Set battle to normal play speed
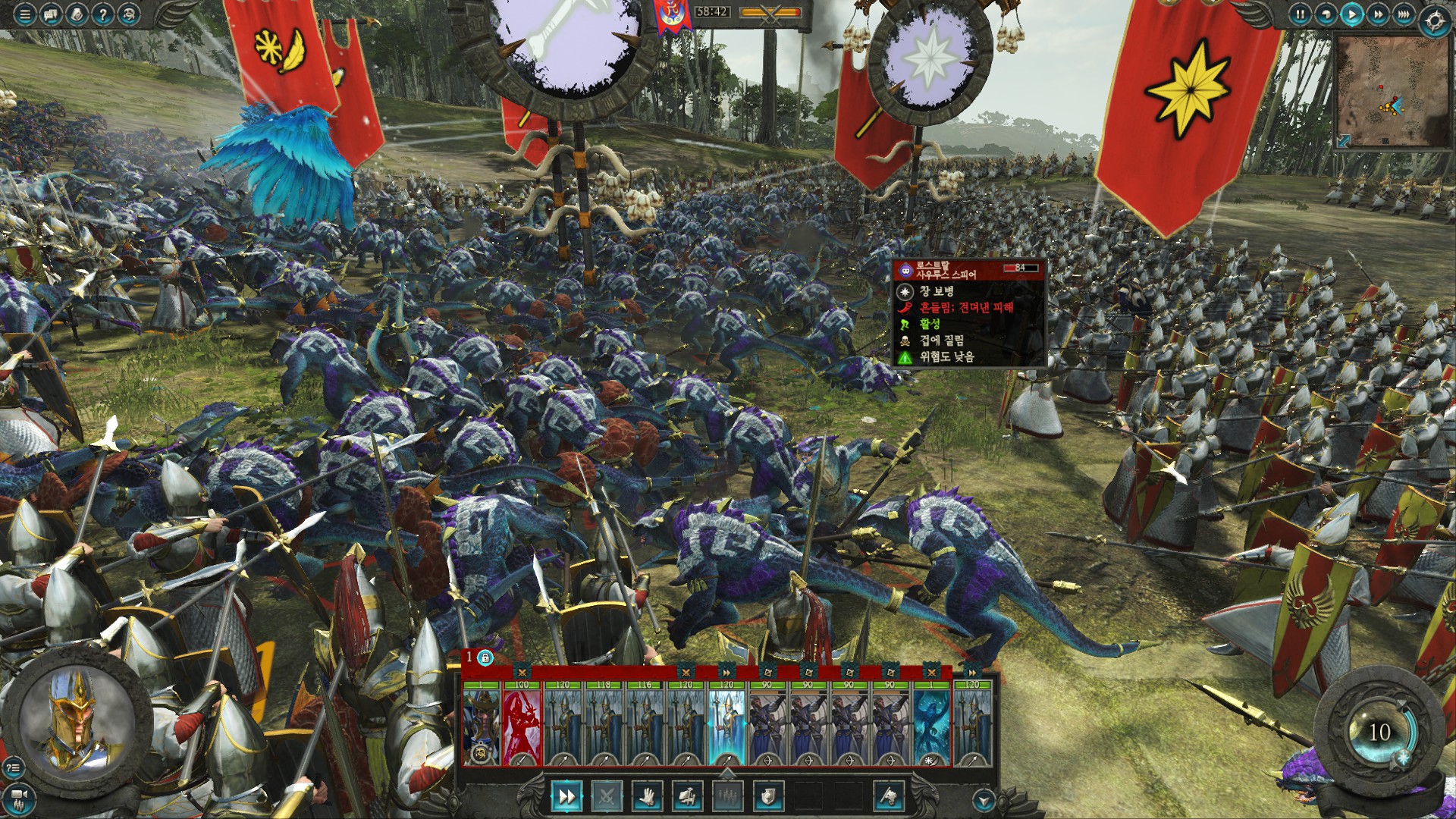The width and height of the screenshot is (1456, 819). click(1351, 14)
